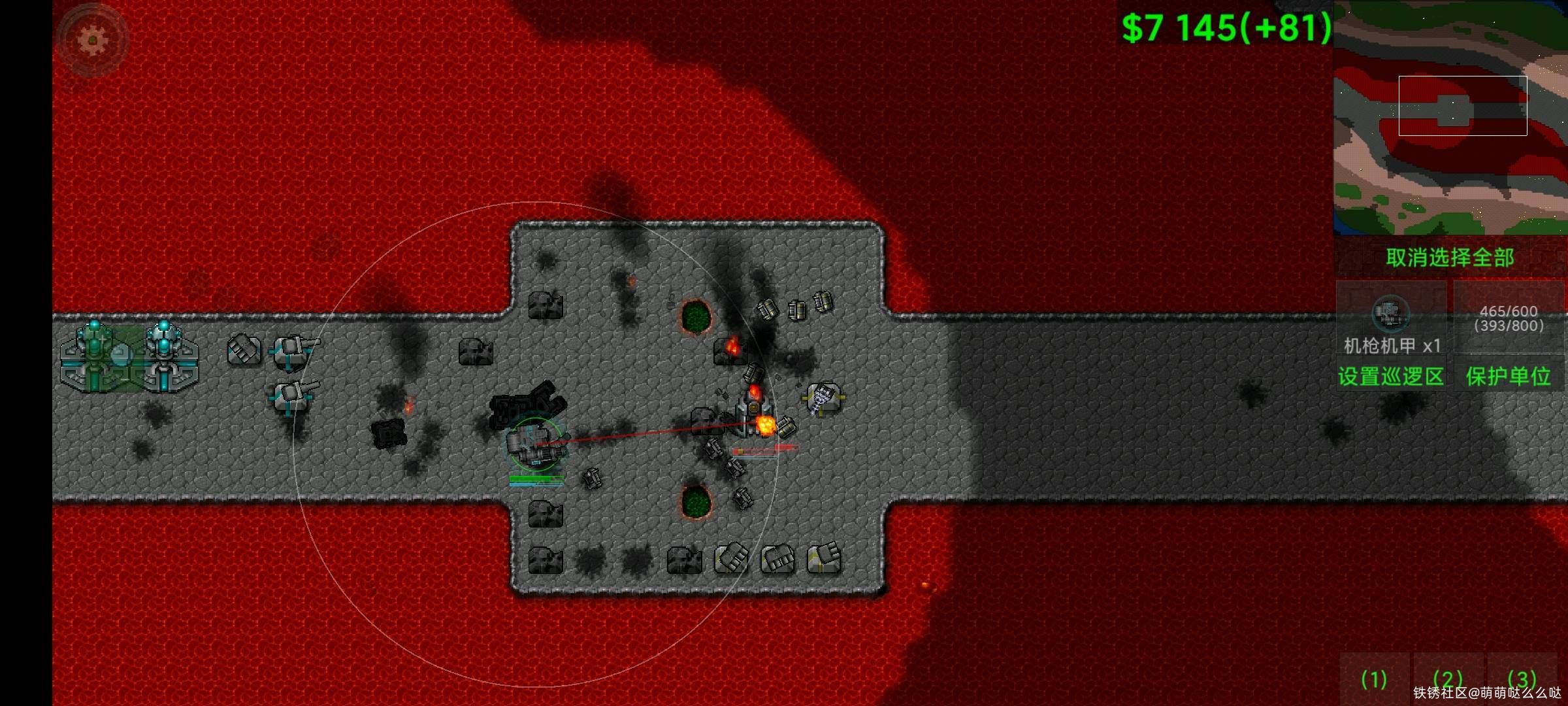The image size is (1568, 706).
Task: Choose 设置巡逻区 to set patrol area
Action: (1391, 377)
